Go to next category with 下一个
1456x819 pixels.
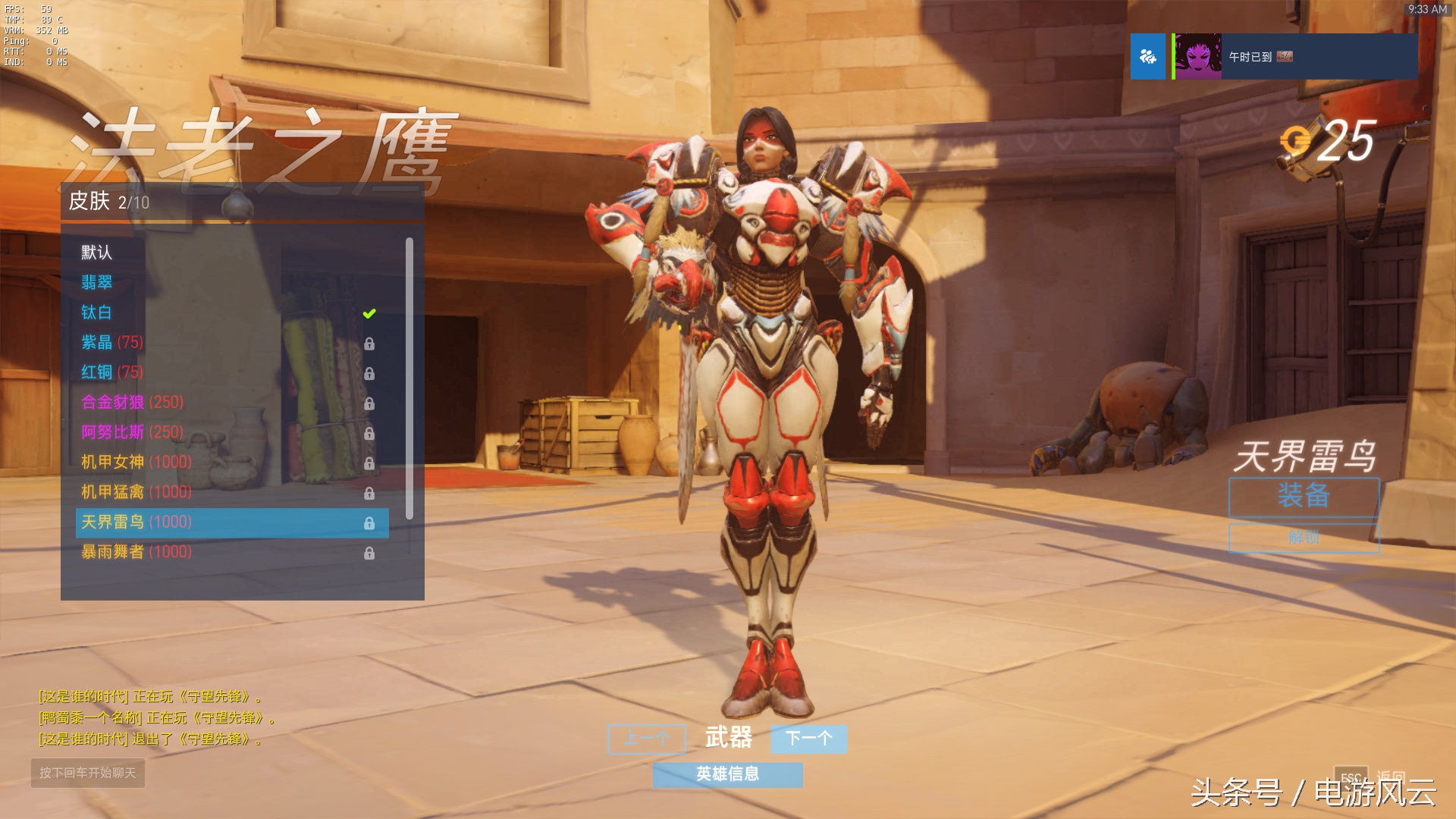click(808, 739)
